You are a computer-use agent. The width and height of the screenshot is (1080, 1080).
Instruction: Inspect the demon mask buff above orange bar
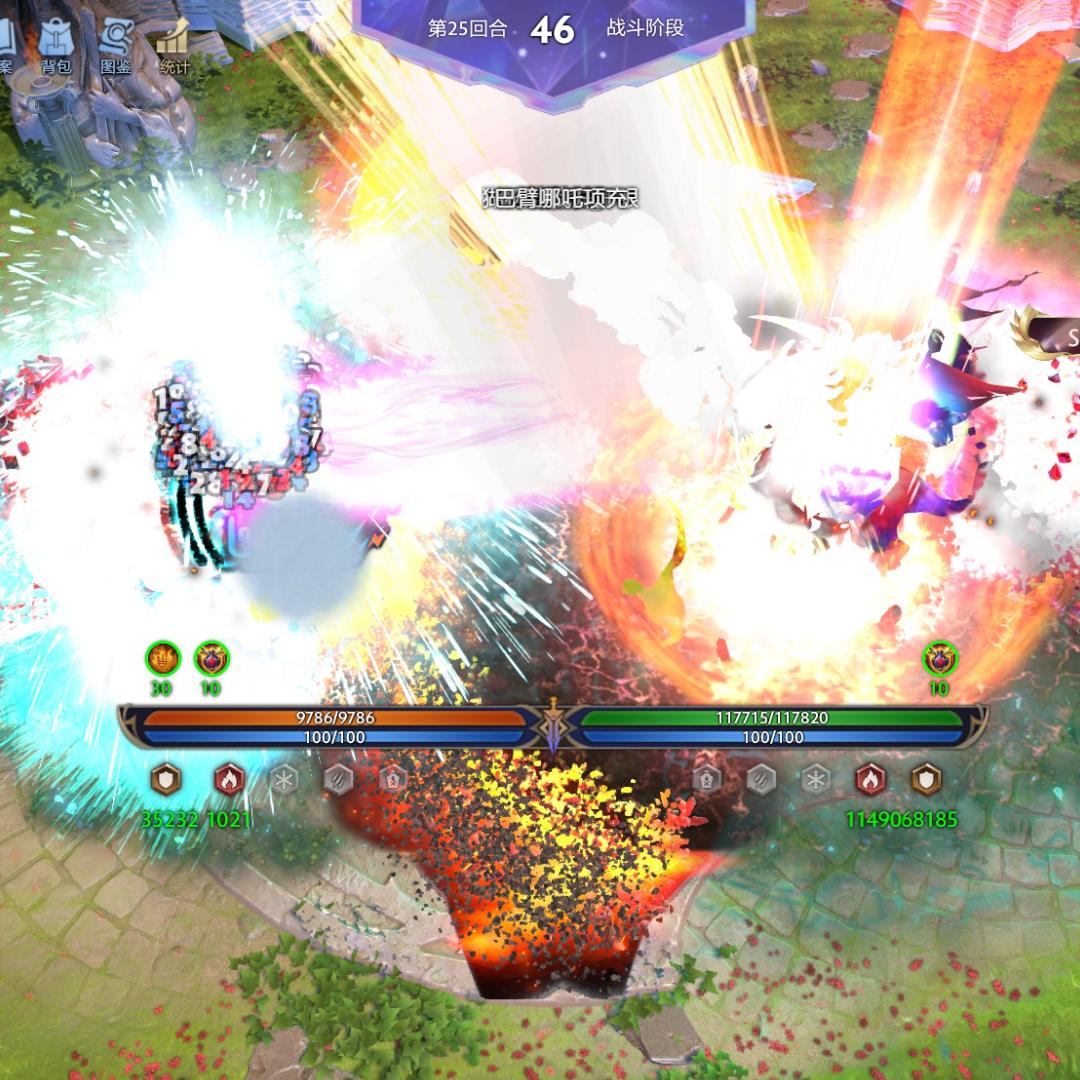pos(211,658)
